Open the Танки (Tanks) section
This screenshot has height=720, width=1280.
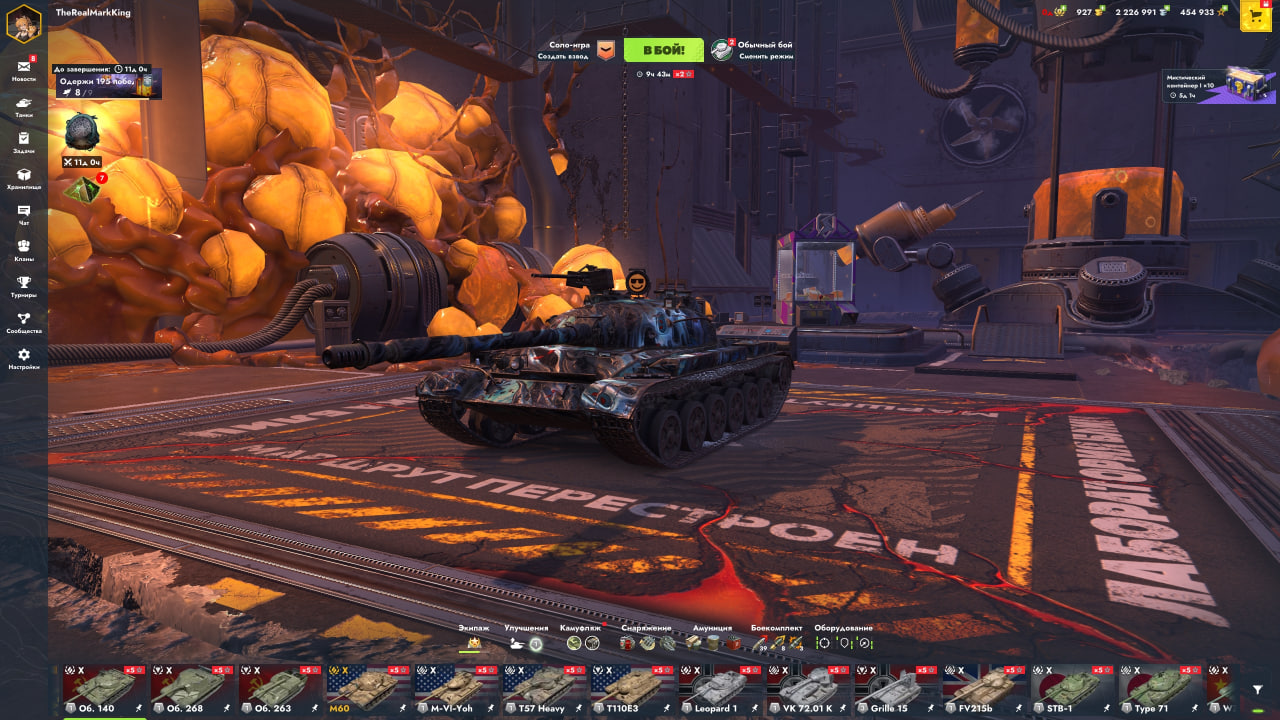[x=24, y=106]
